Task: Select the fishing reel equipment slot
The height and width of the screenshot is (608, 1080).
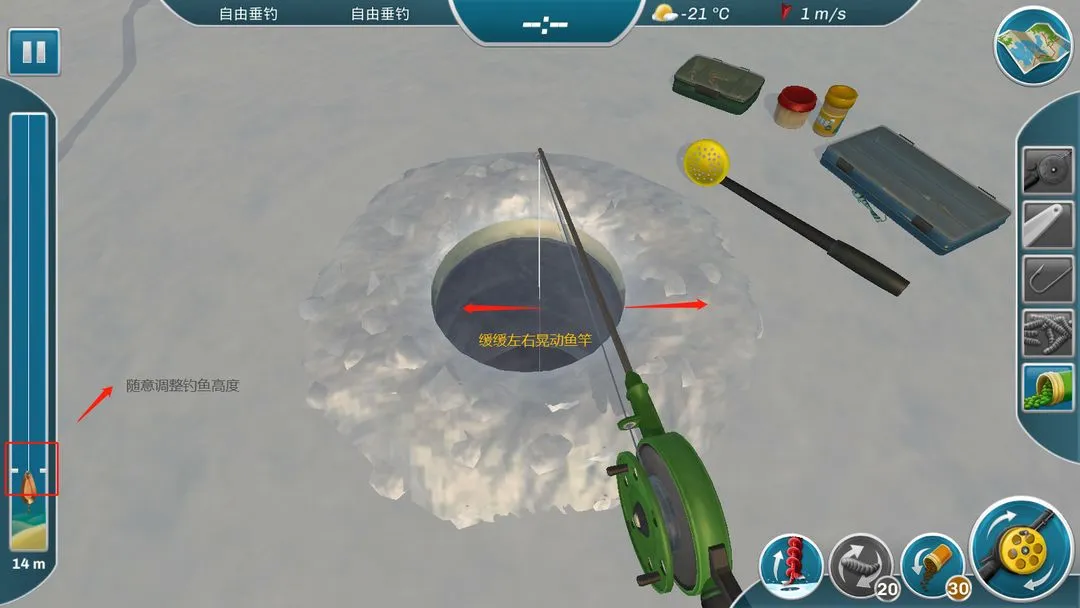Action: (1047, 170)
